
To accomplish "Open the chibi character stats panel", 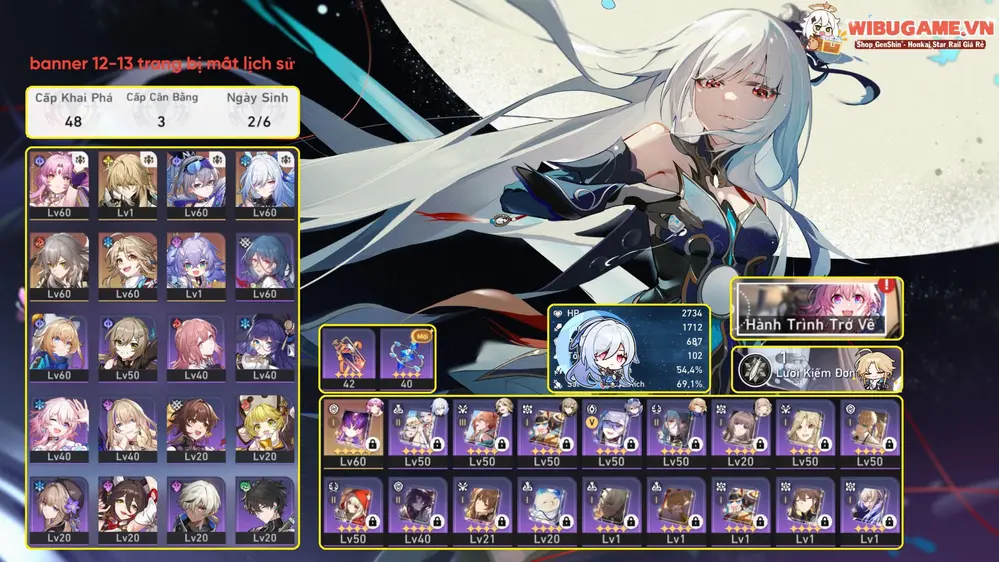I will 629,349.
